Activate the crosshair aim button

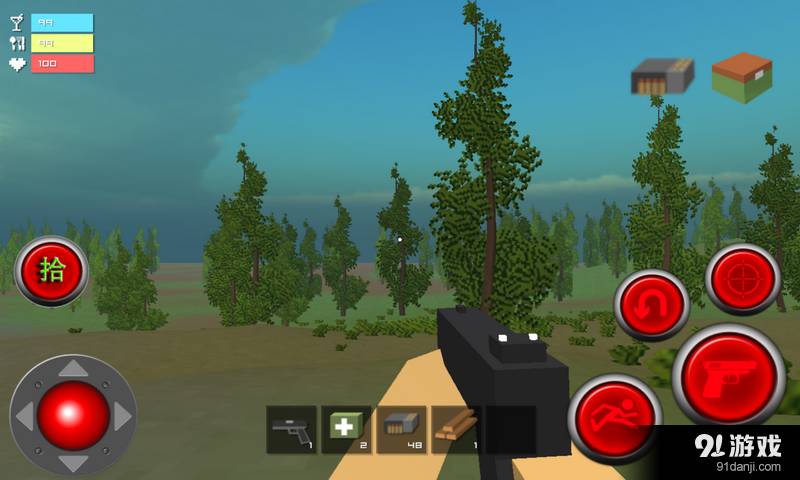tap(743, 279)
